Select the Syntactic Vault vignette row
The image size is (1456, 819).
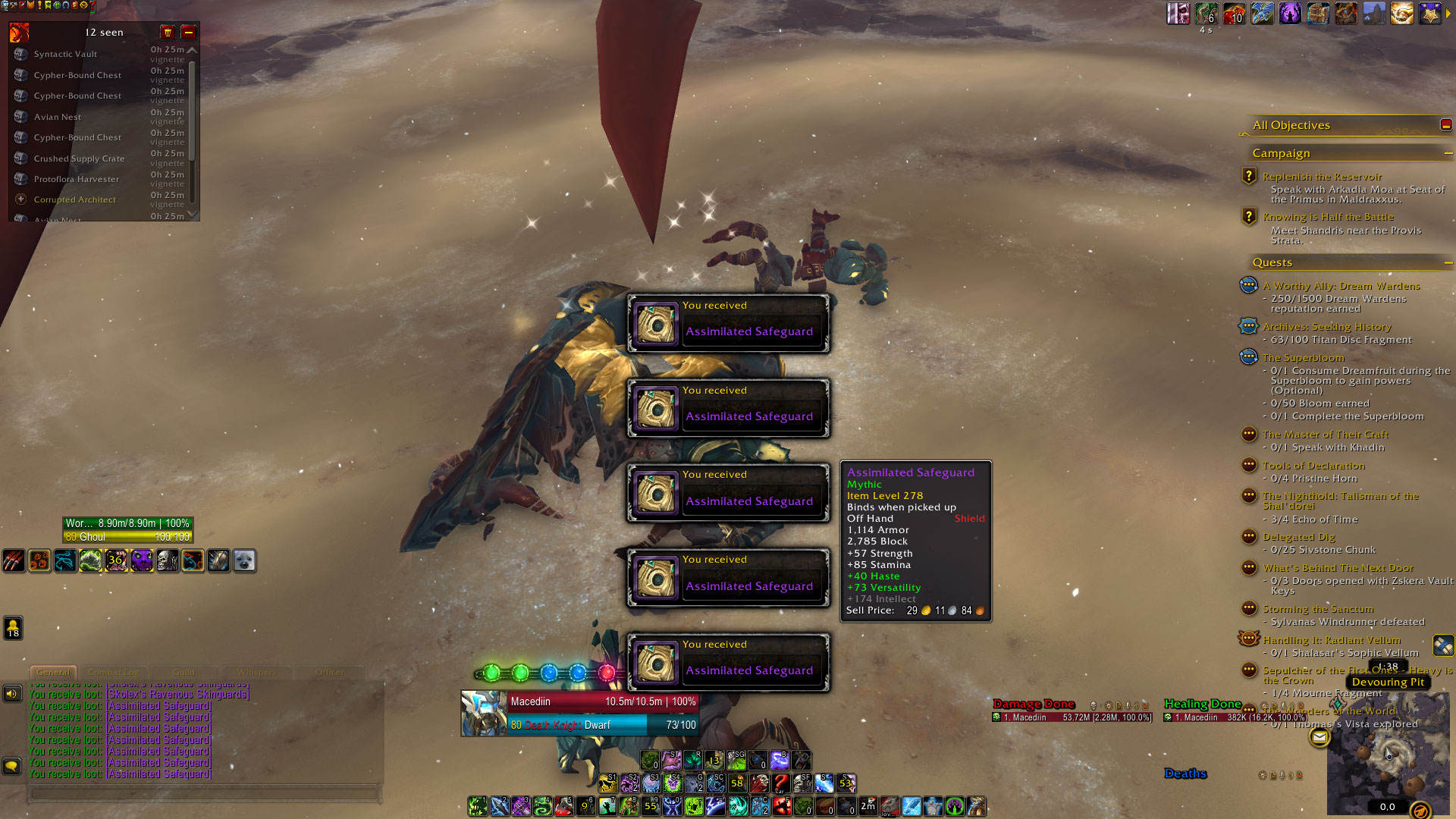pyautogui.click(x=65, y=54)
